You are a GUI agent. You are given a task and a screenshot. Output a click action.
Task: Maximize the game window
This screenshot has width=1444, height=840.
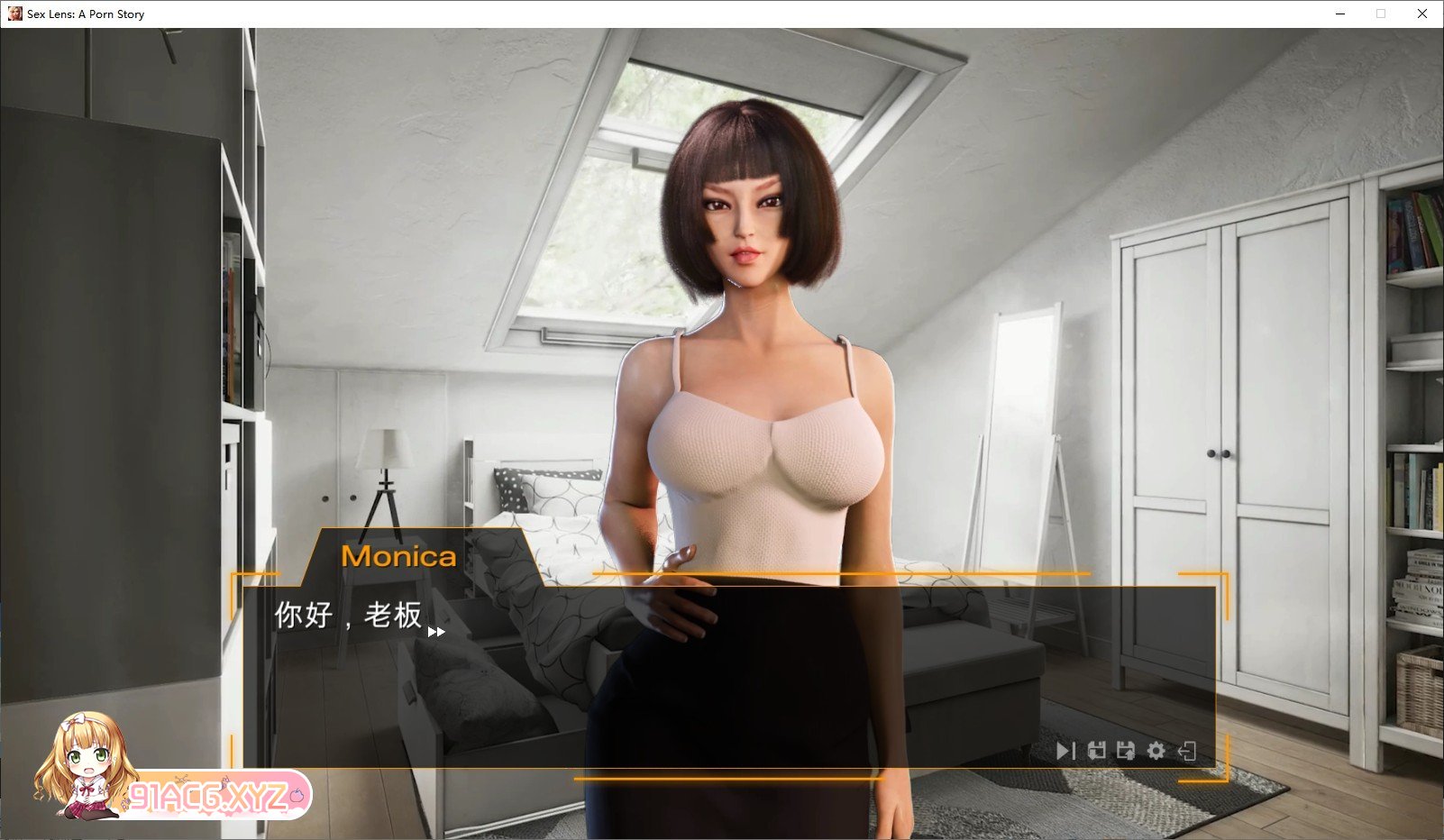(x=1380, y=14)
